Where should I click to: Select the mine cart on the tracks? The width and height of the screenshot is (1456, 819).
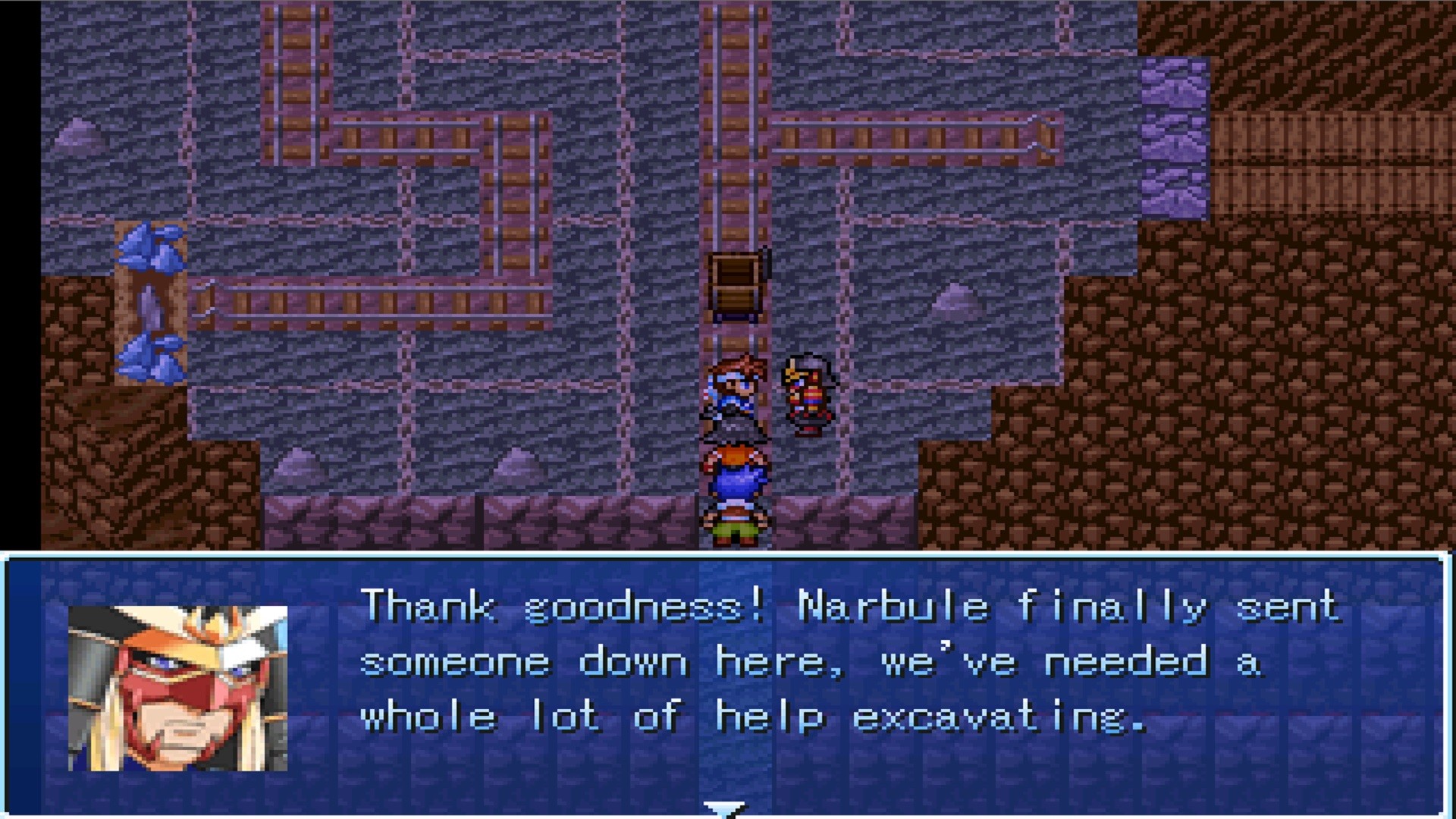point(736,284)
